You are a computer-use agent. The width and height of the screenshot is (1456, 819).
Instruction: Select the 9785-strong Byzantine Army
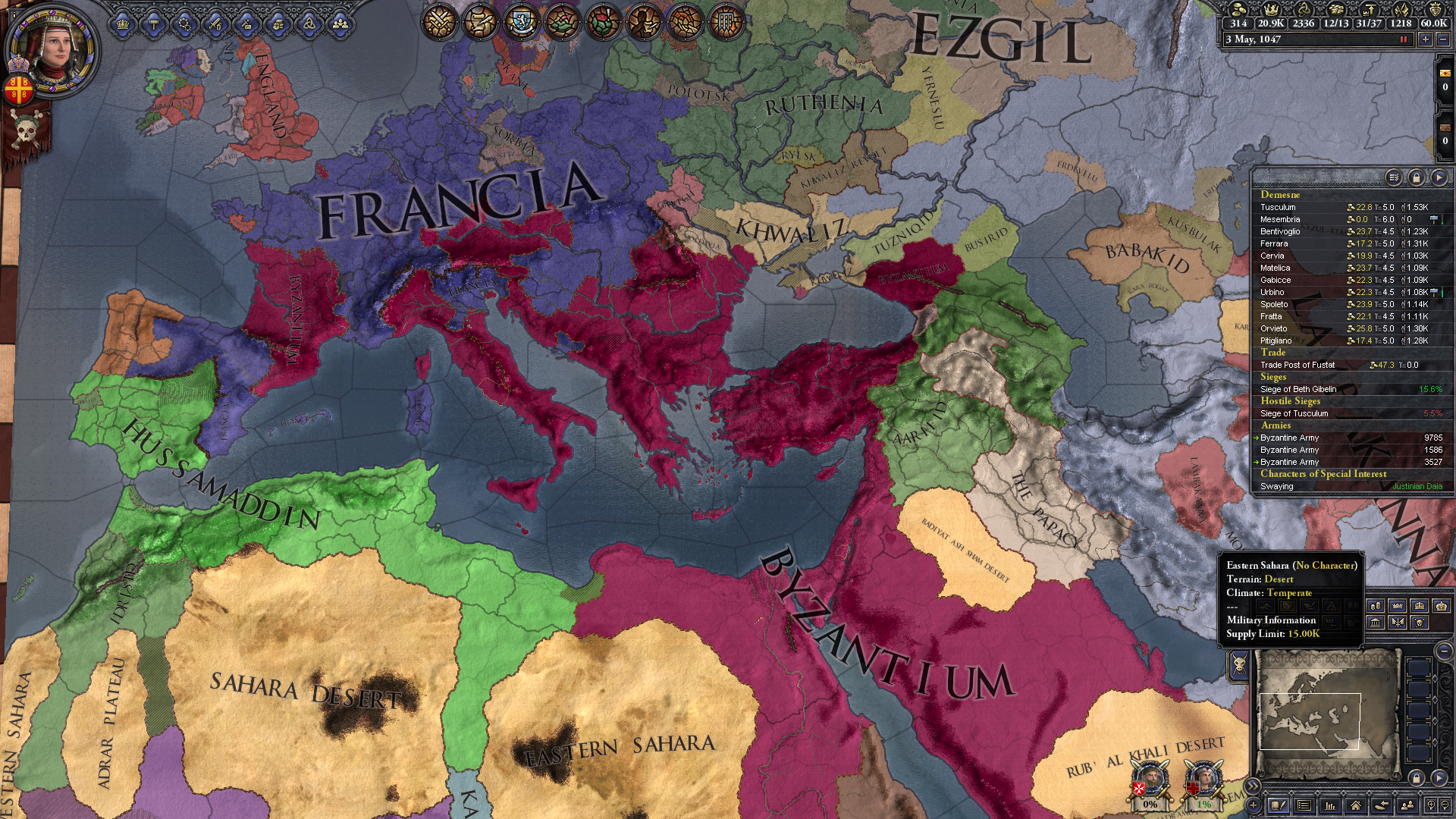point(1289,438)
